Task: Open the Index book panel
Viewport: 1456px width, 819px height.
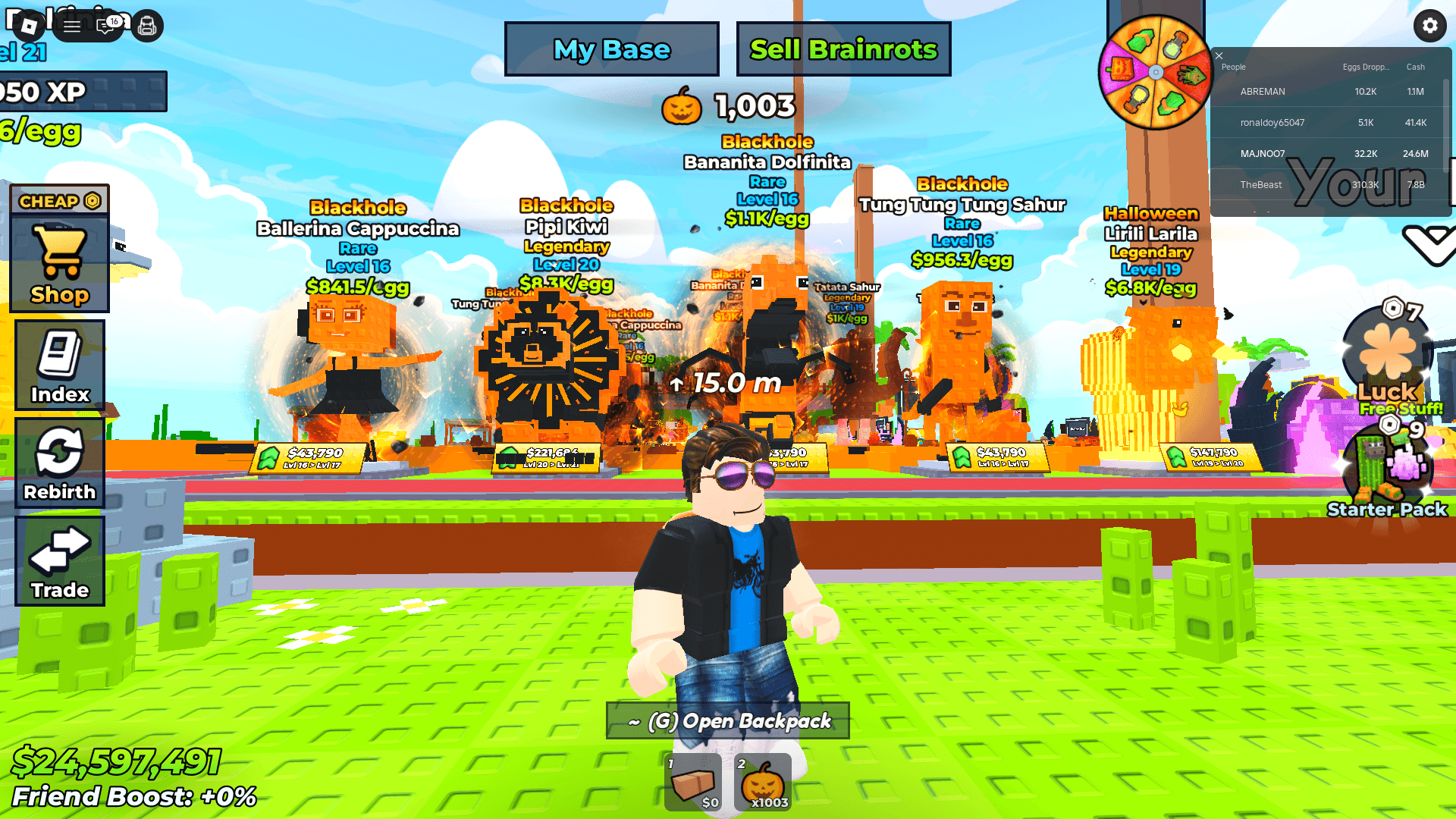Action: (x=59, y=364)
